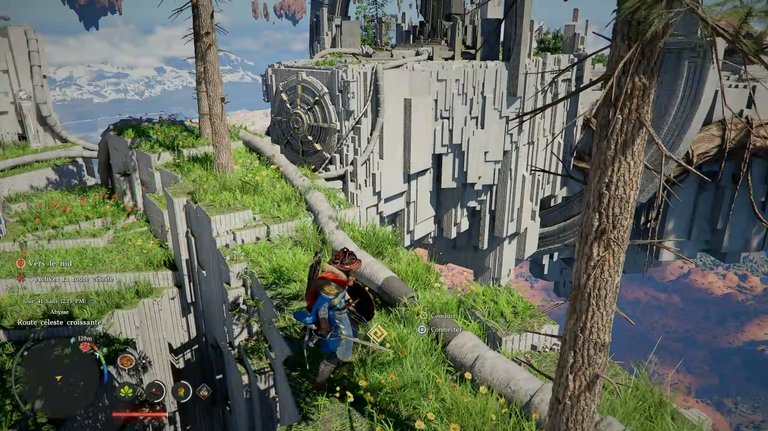The image size is (768, 431).
Task: Activate the orange flower ability icon
Action: pos(181,391)
